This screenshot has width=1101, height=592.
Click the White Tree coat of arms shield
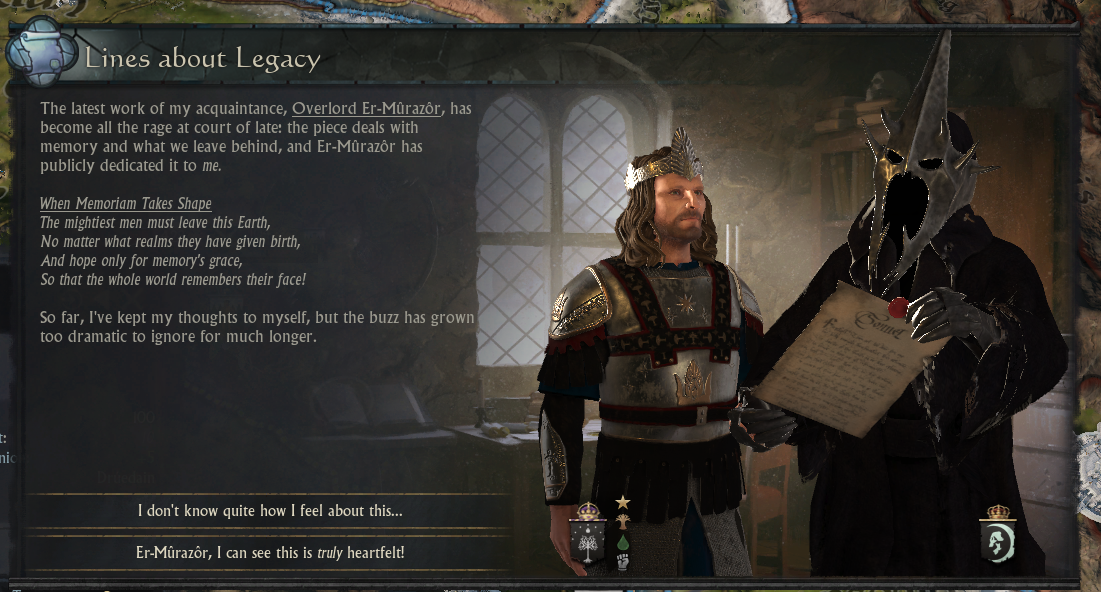(587, 540)
